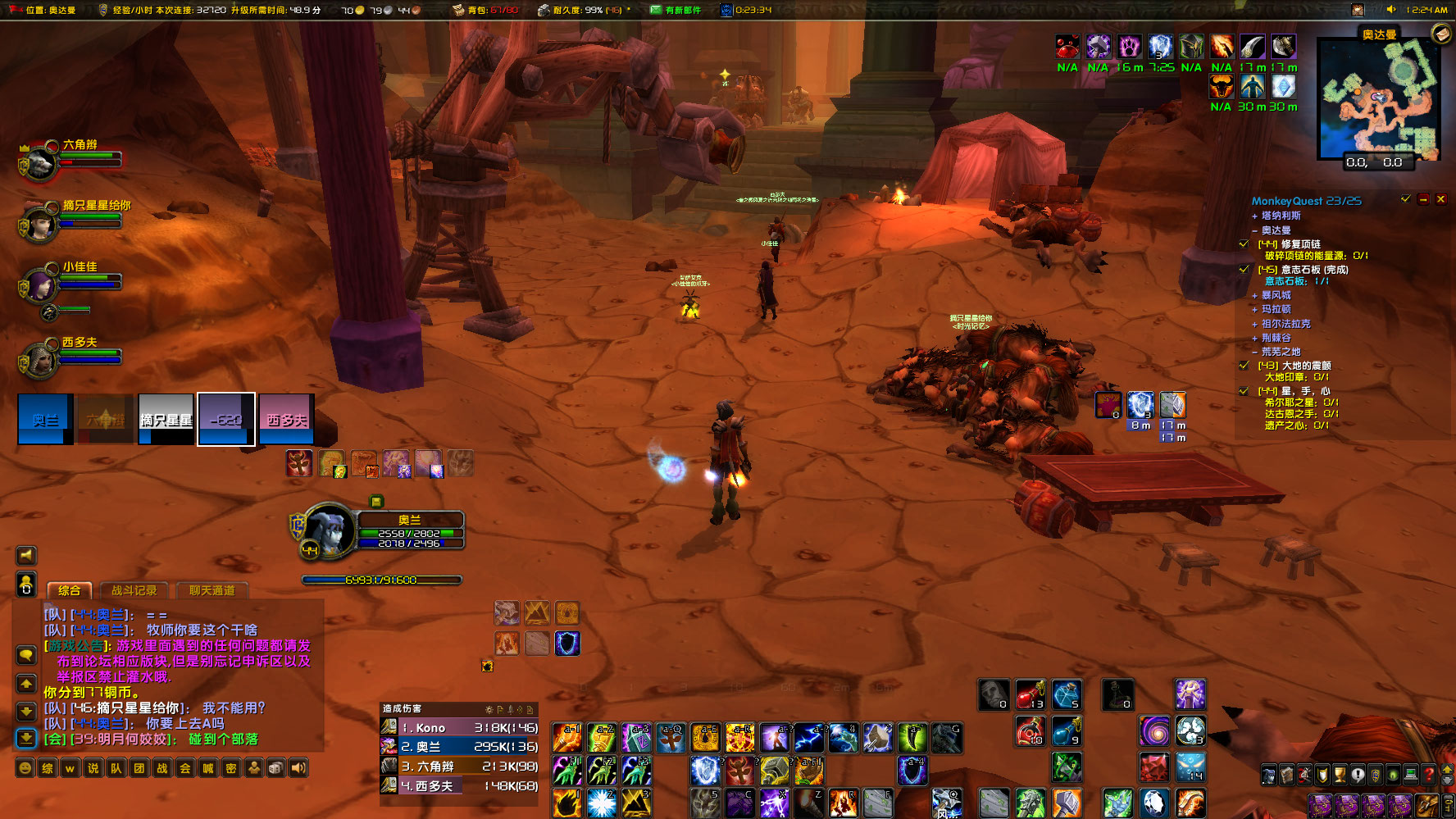Close the MonkeyQuest tracker panel
1456x819 pixels.
(1440, 199)
